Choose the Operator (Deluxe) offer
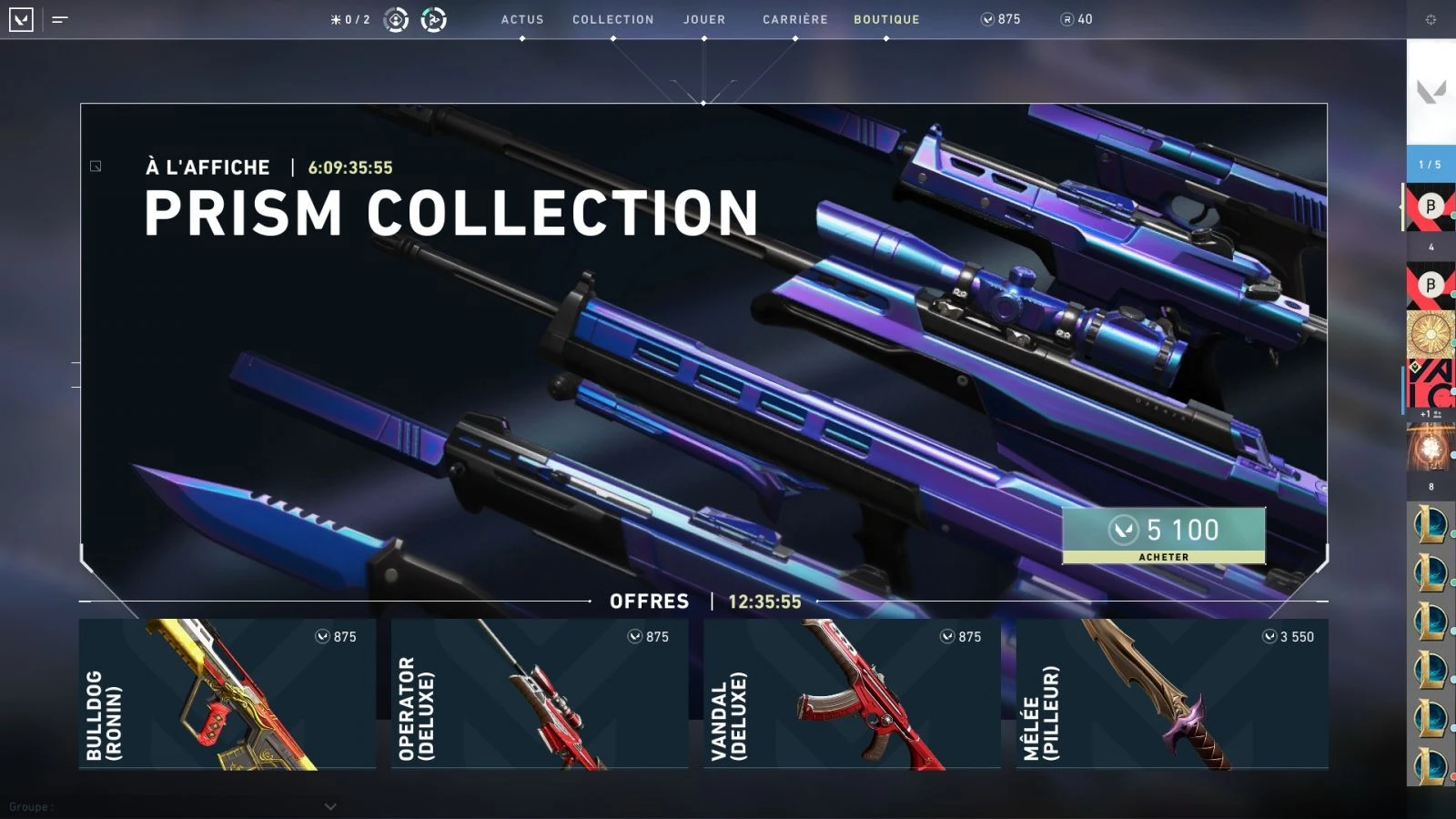This screenshot has height=819, width=1456. tap(539, 693)
